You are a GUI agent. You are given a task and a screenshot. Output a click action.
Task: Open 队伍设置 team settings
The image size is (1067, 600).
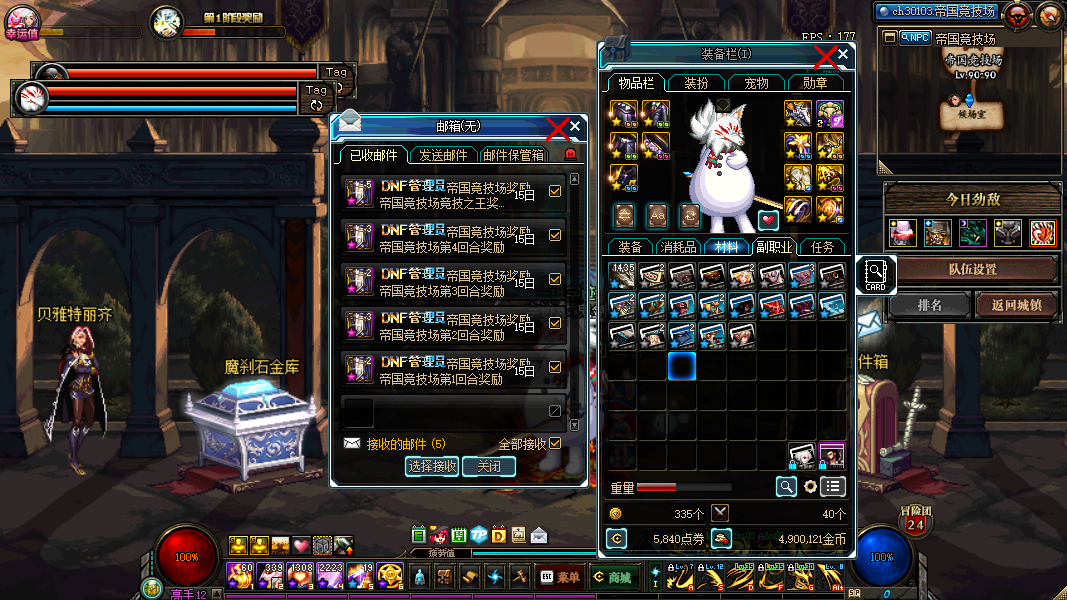pos(972,269)
